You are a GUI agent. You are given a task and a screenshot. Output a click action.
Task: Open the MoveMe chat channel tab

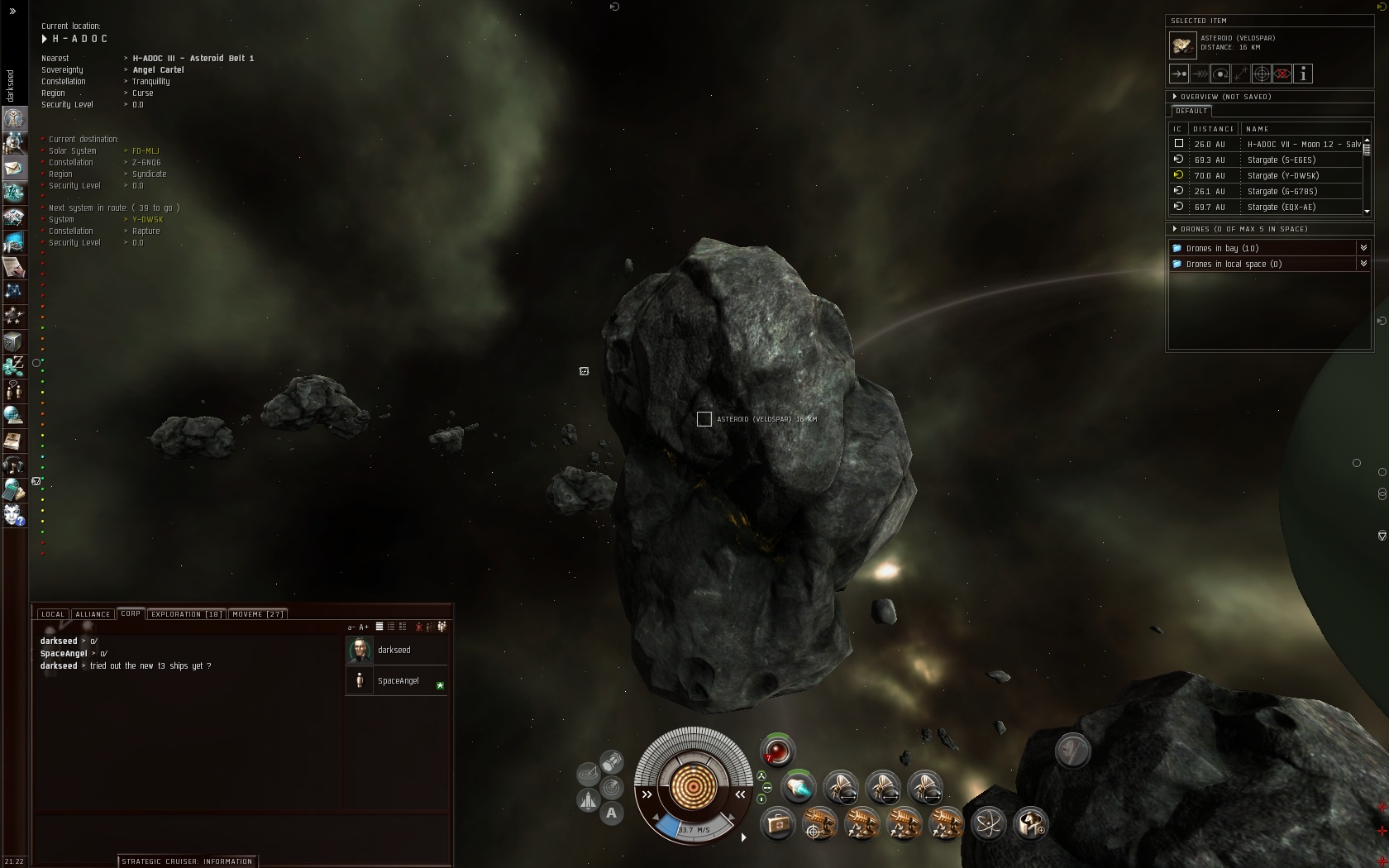coord(257,614)
